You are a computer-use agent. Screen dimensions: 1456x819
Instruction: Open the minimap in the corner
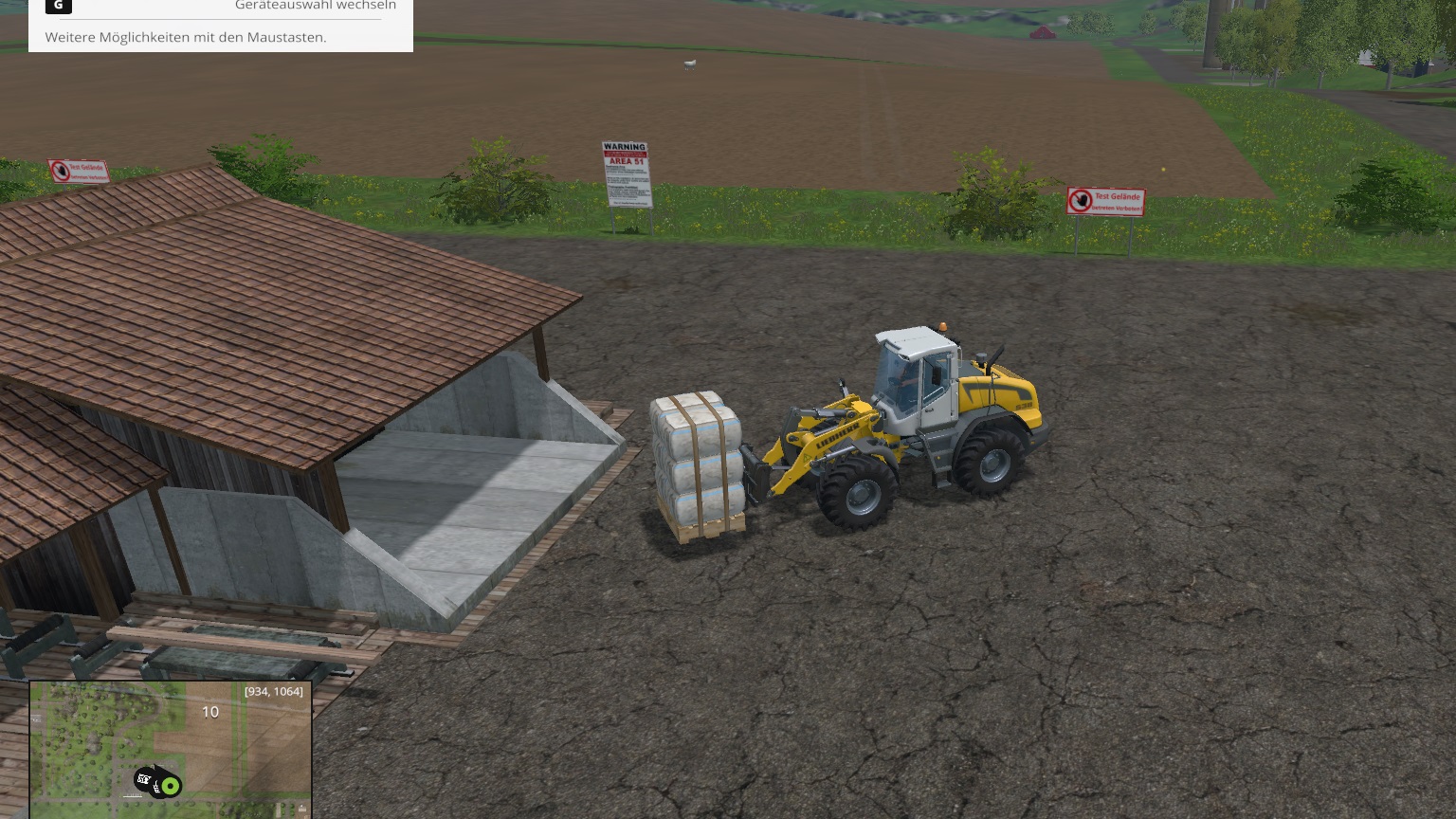171,749
